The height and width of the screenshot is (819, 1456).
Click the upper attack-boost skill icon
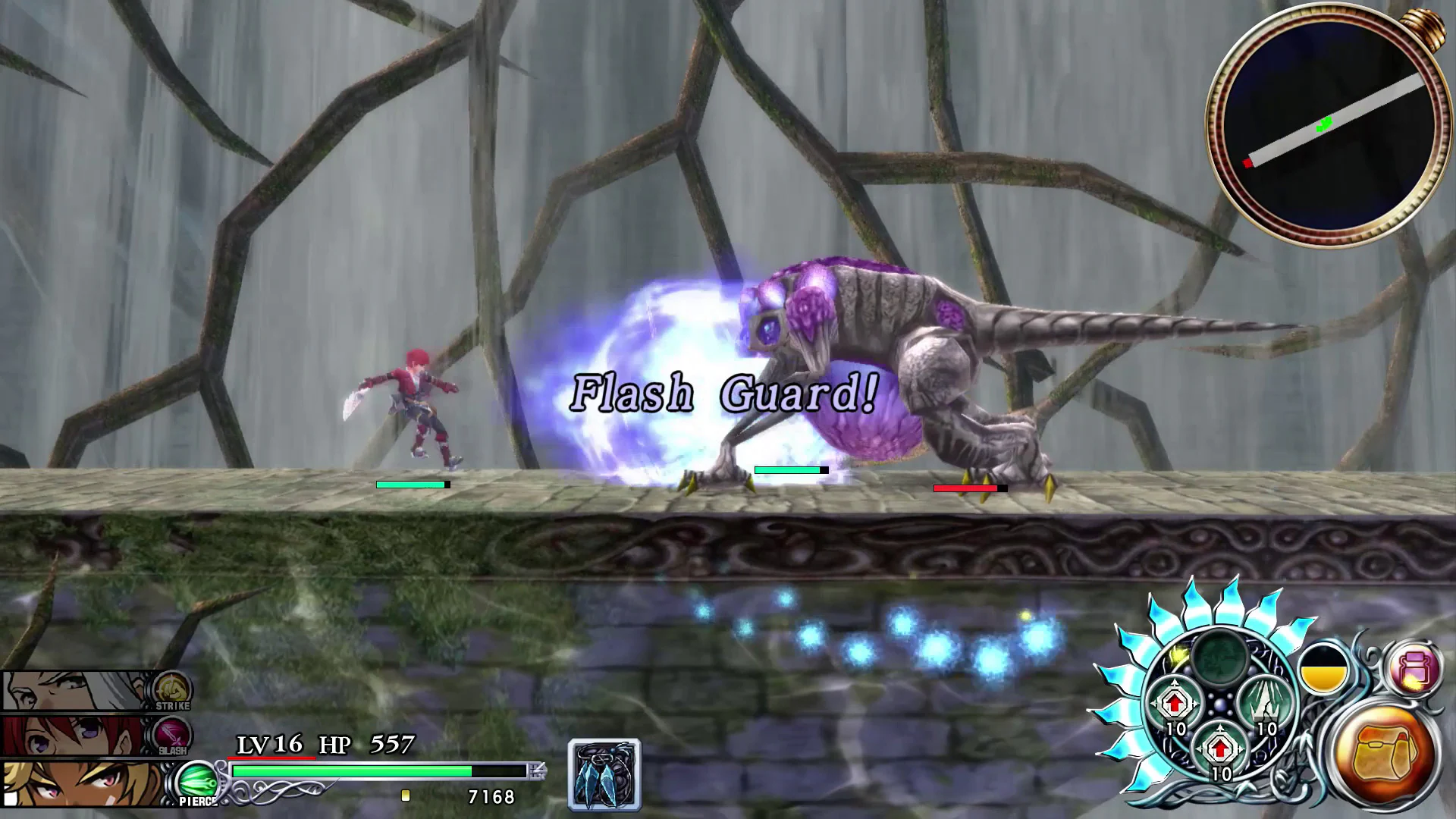1174,701
